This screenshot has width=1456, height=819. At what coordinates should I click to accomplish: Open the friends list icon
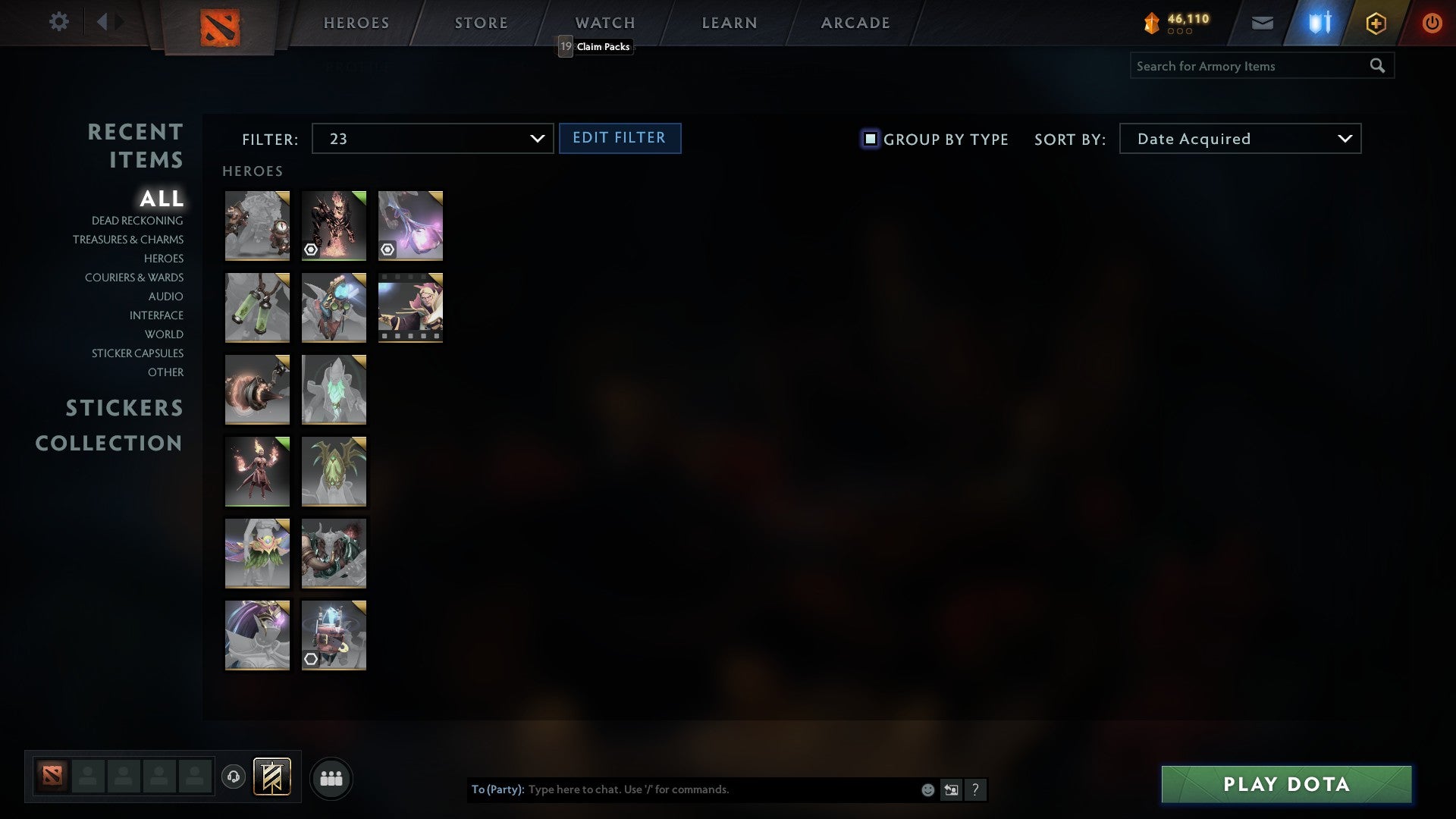click(x=331, y=777)
